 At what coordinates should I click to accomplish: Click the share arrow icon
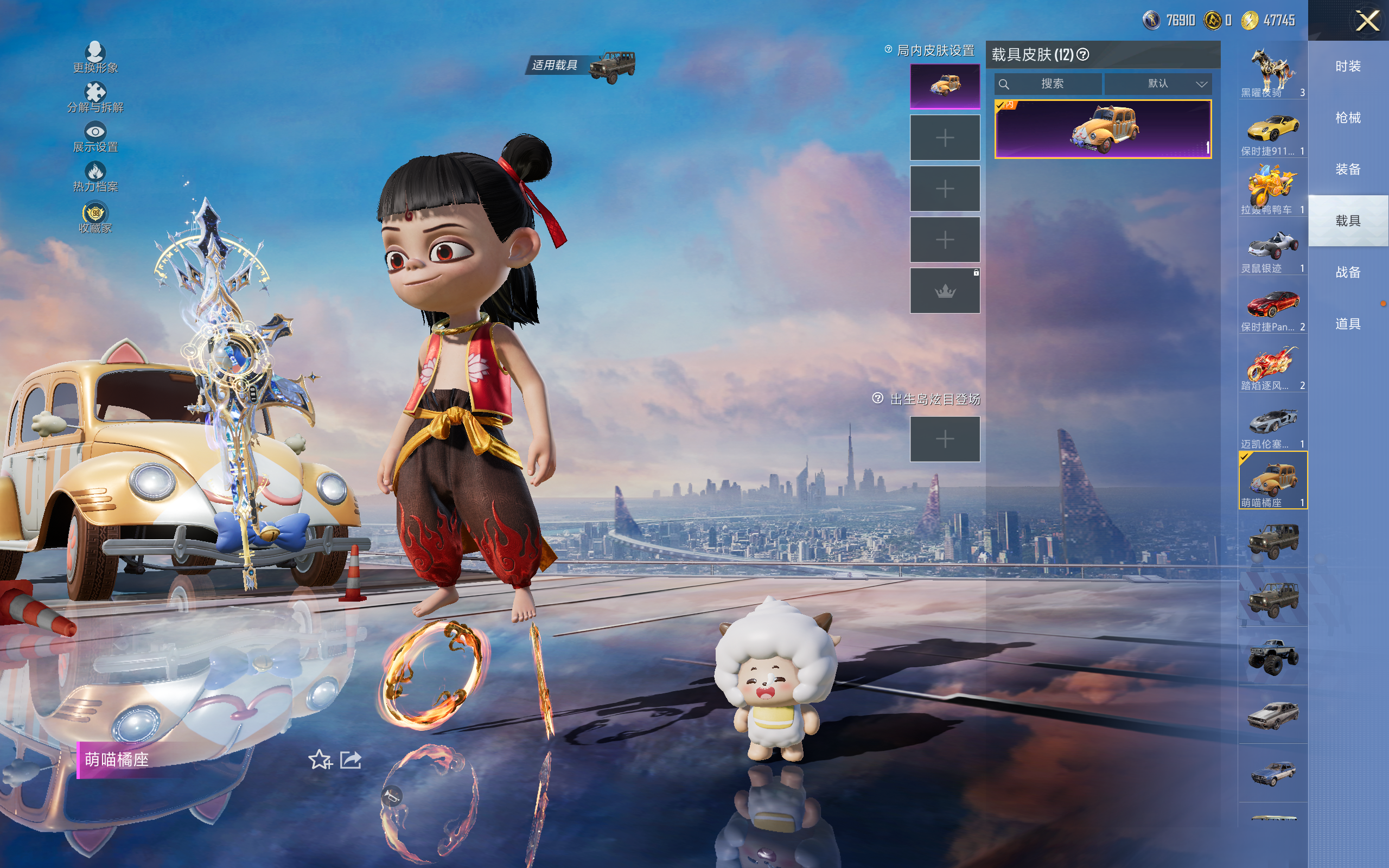coord(351,760)
